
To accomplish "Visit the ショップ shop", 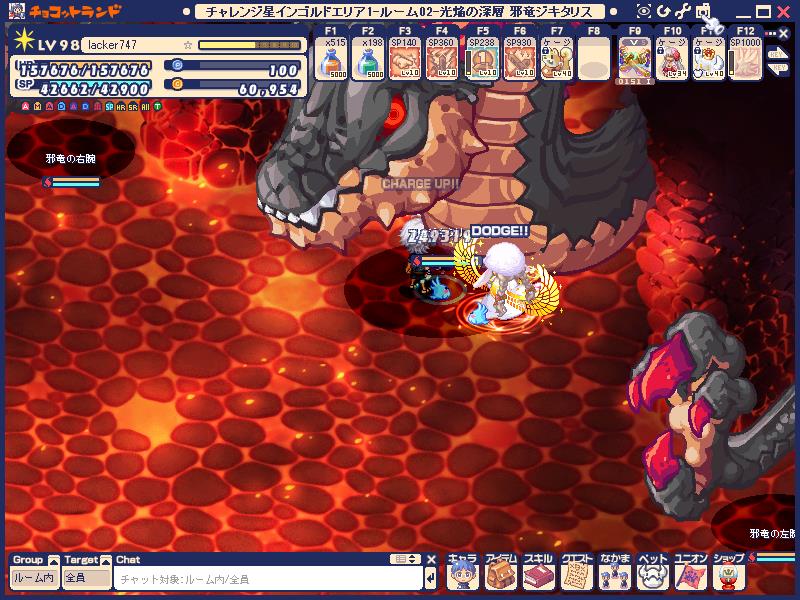I will point(727,573).
